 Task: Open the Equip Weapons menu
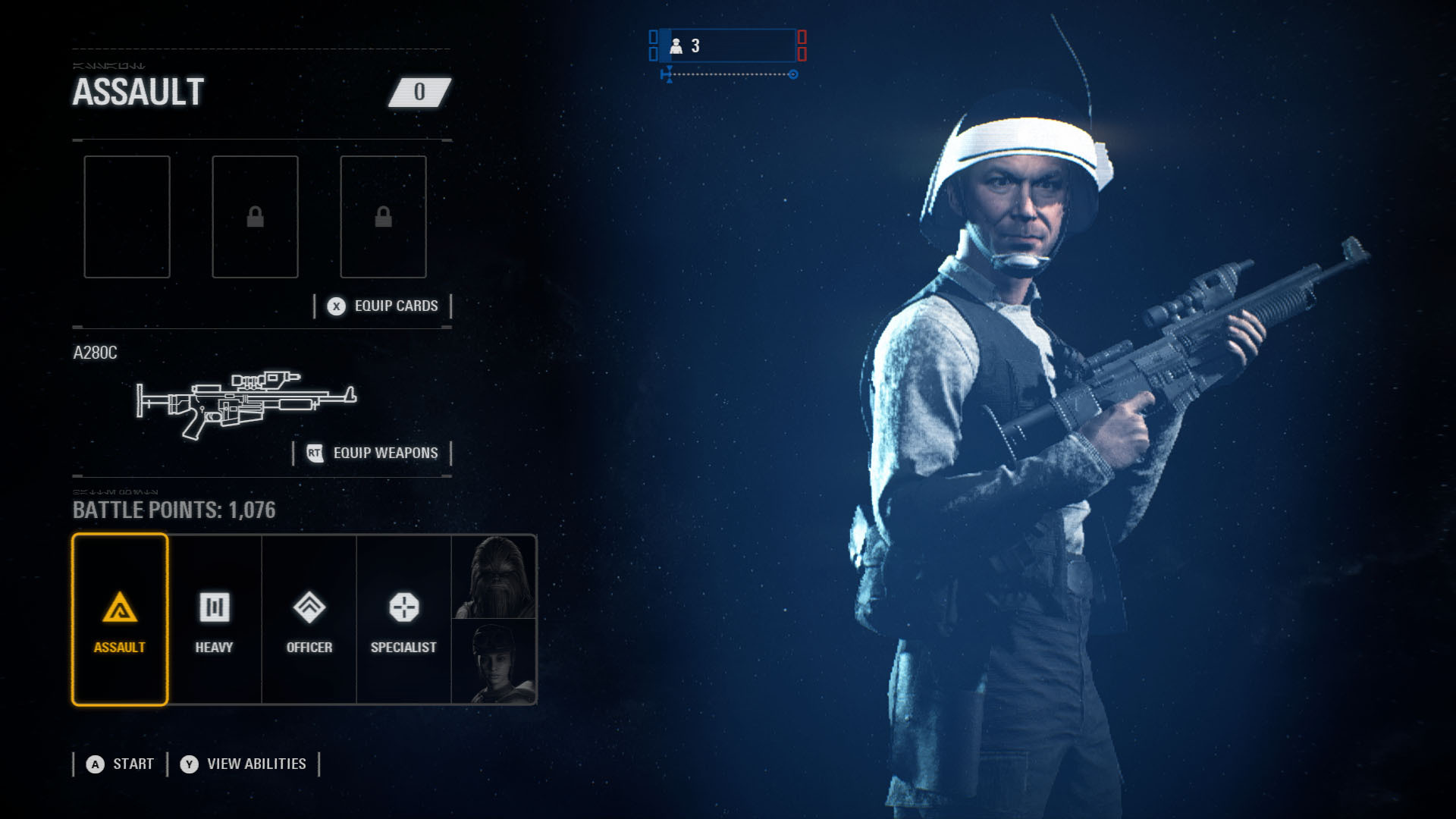(372, 453)
